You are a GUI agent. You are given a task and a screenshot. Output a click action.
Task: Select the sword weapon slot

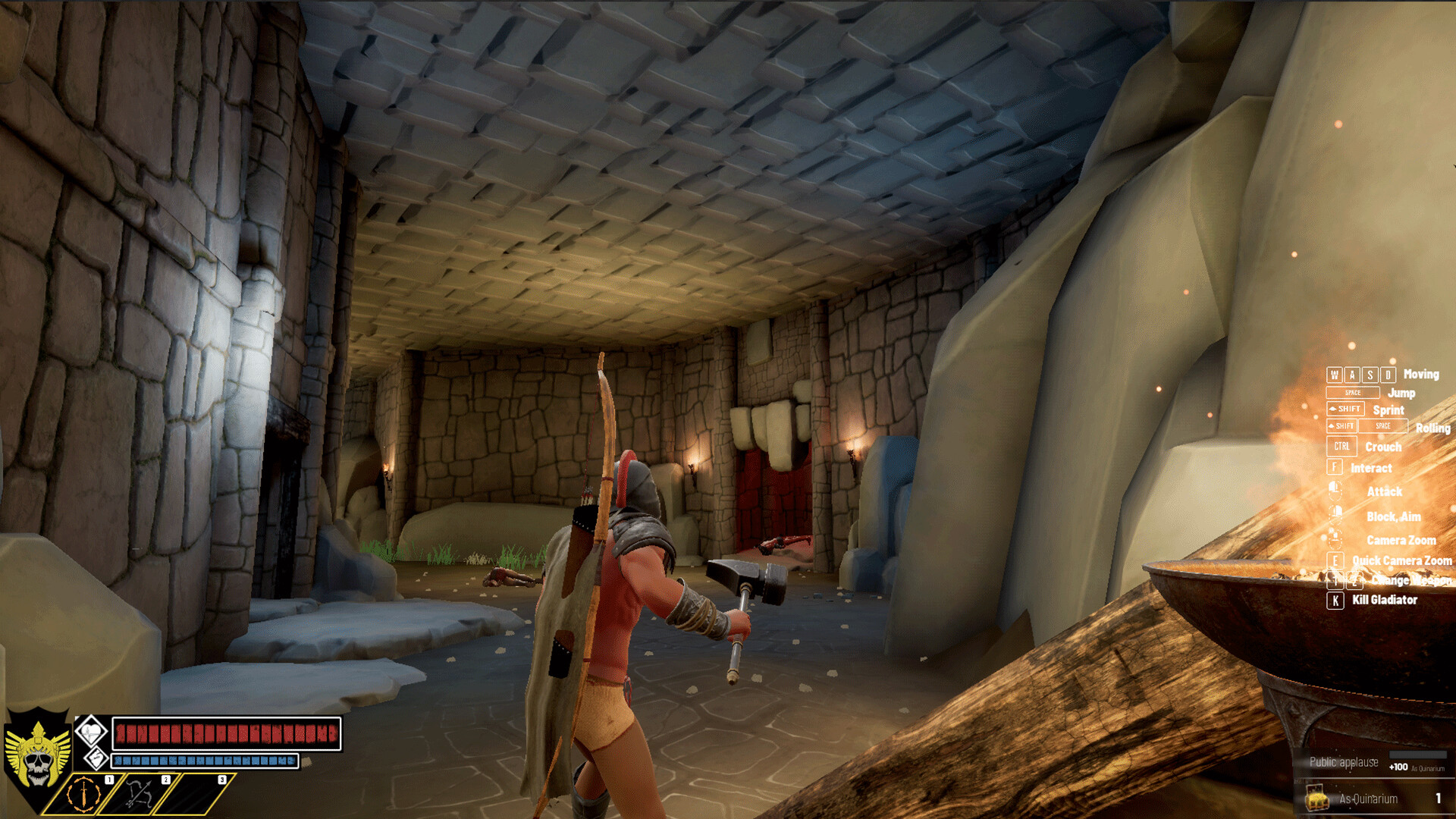tap(83, 794)
